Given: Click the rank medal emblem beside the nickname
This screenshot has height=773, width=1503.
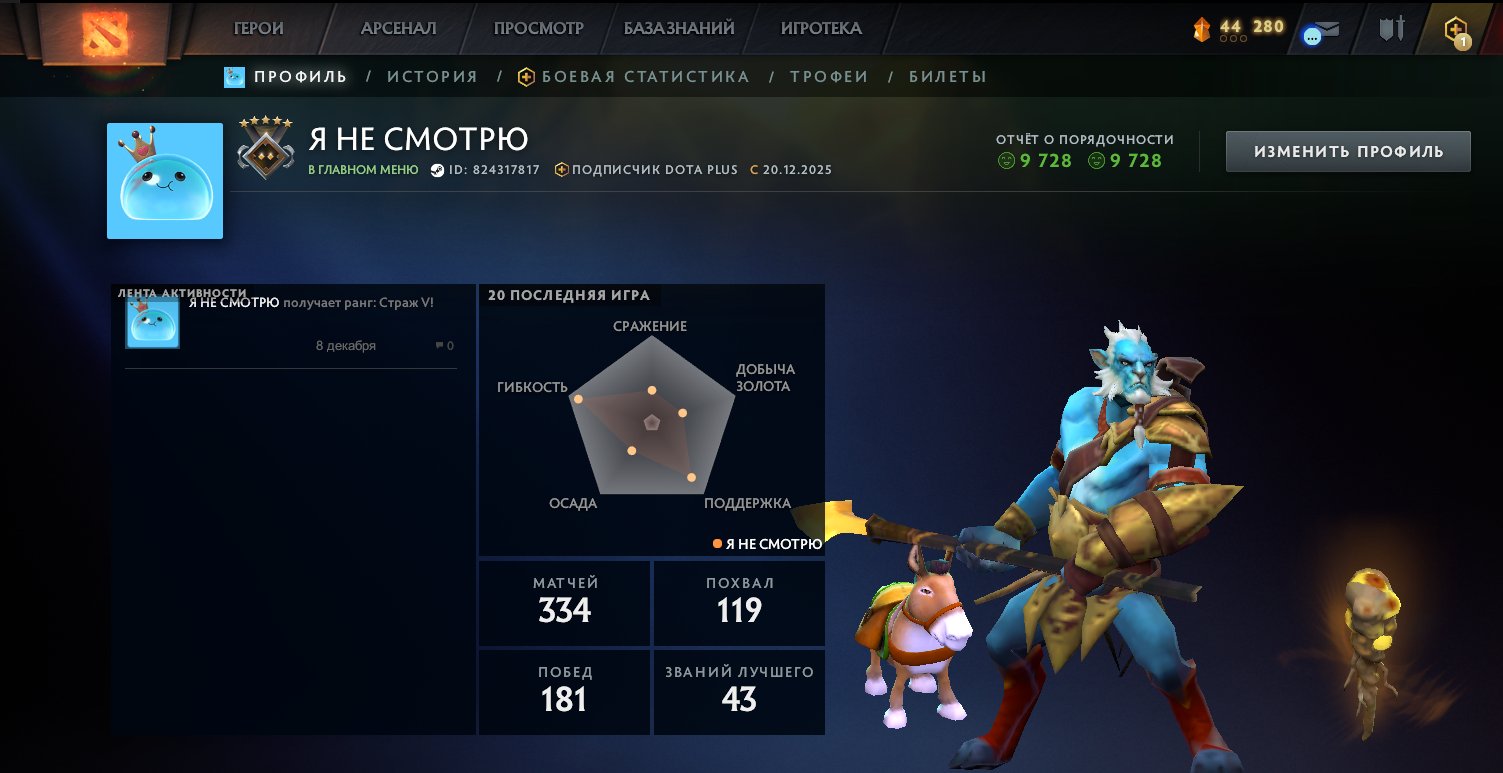Looking at the screenshot, I should point(264,155).
